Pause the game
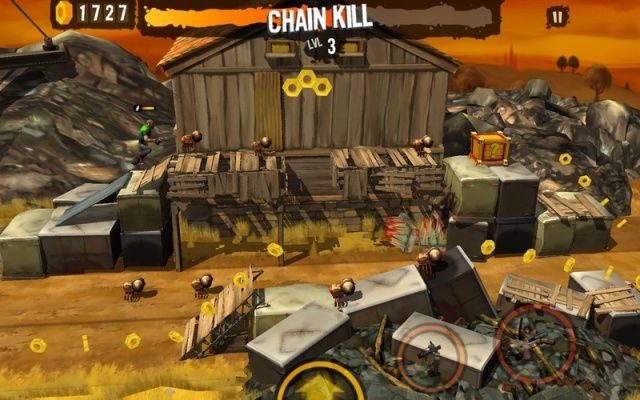 (x=557, y=16)
